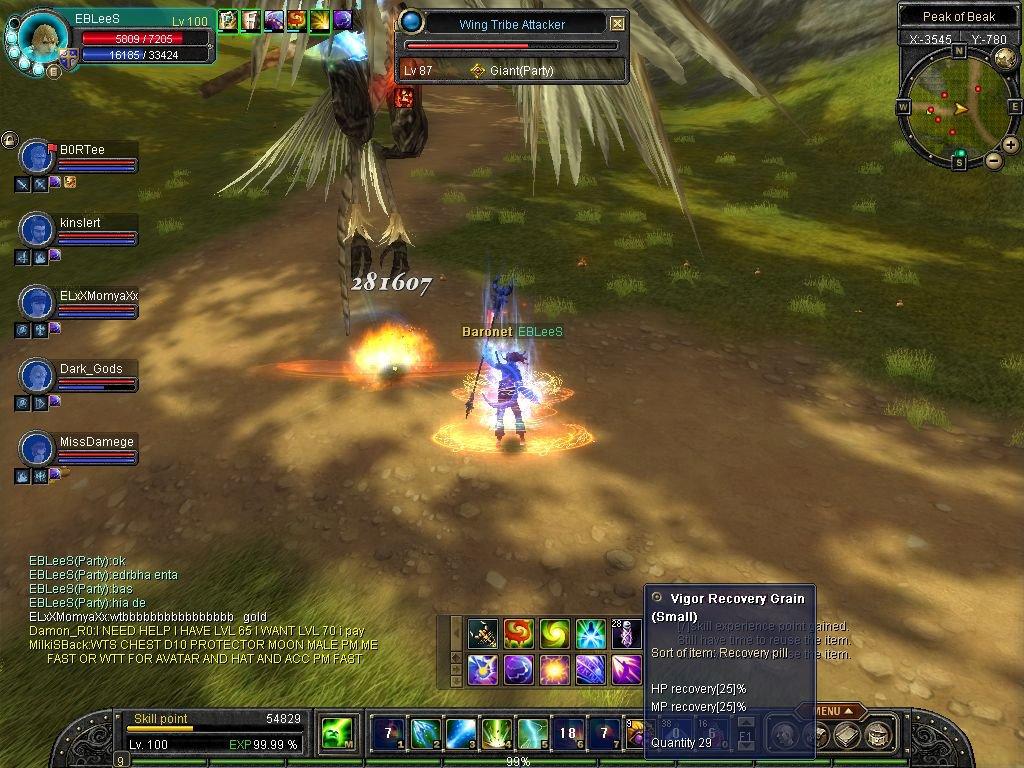
Task: Select party member B0RTee
Action: 38,157
